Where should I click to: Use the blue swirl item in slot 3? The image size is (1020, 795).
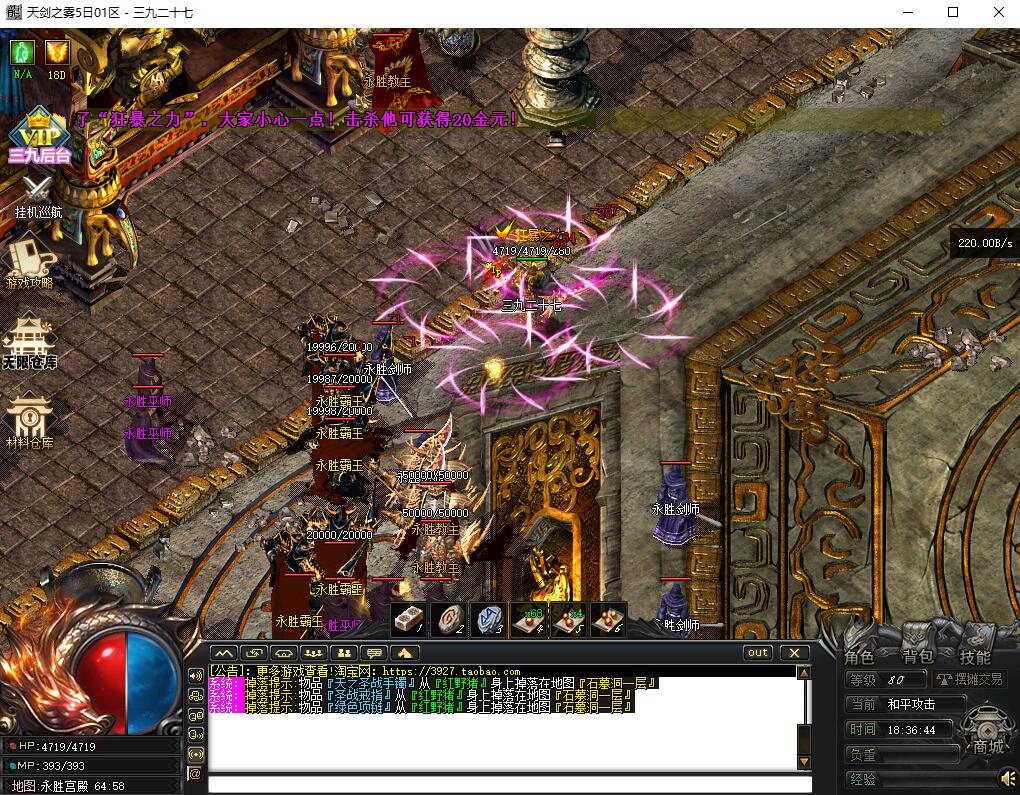coord(487,620)
